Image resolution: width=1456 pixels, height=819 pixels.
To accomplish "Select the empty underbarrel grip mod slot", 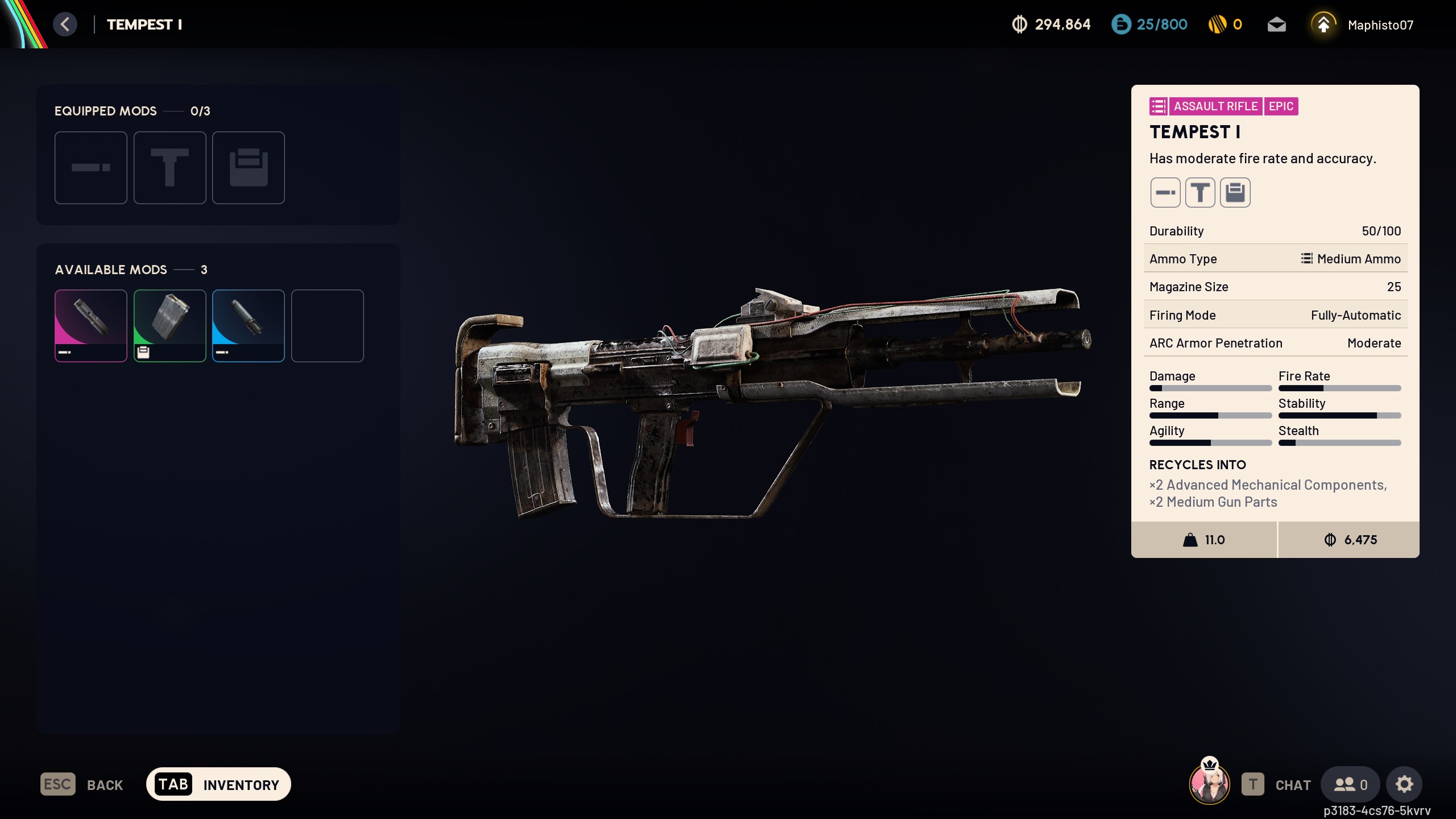I will click(169, 168).
